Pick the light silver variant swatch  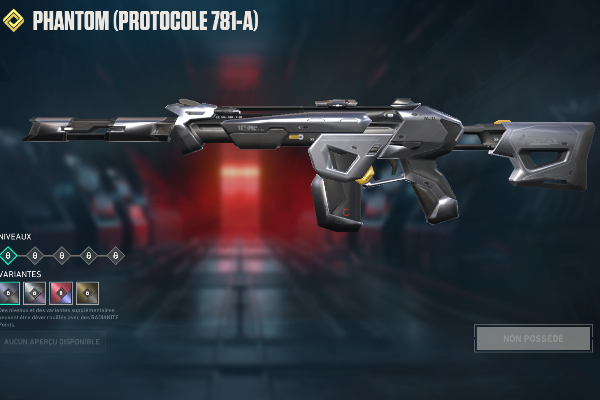tap(35, 293)
